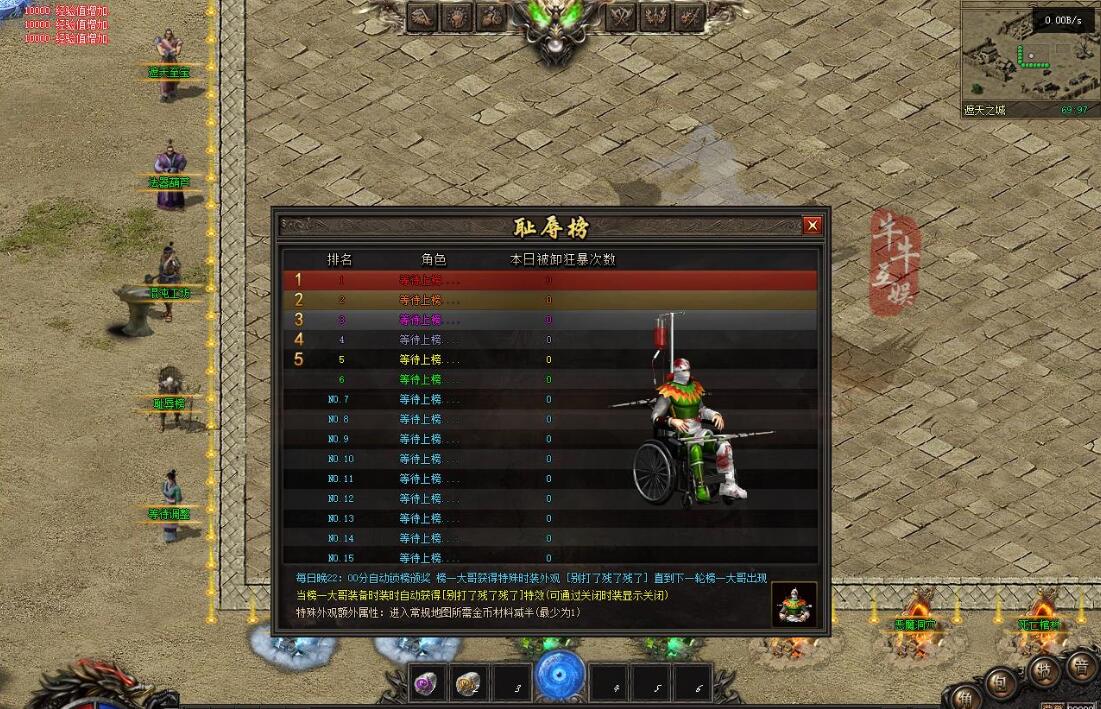Click the blue swirling orb in the hotbar
The width and height of the screenshot is (1101, 709).
click(560, 674)
